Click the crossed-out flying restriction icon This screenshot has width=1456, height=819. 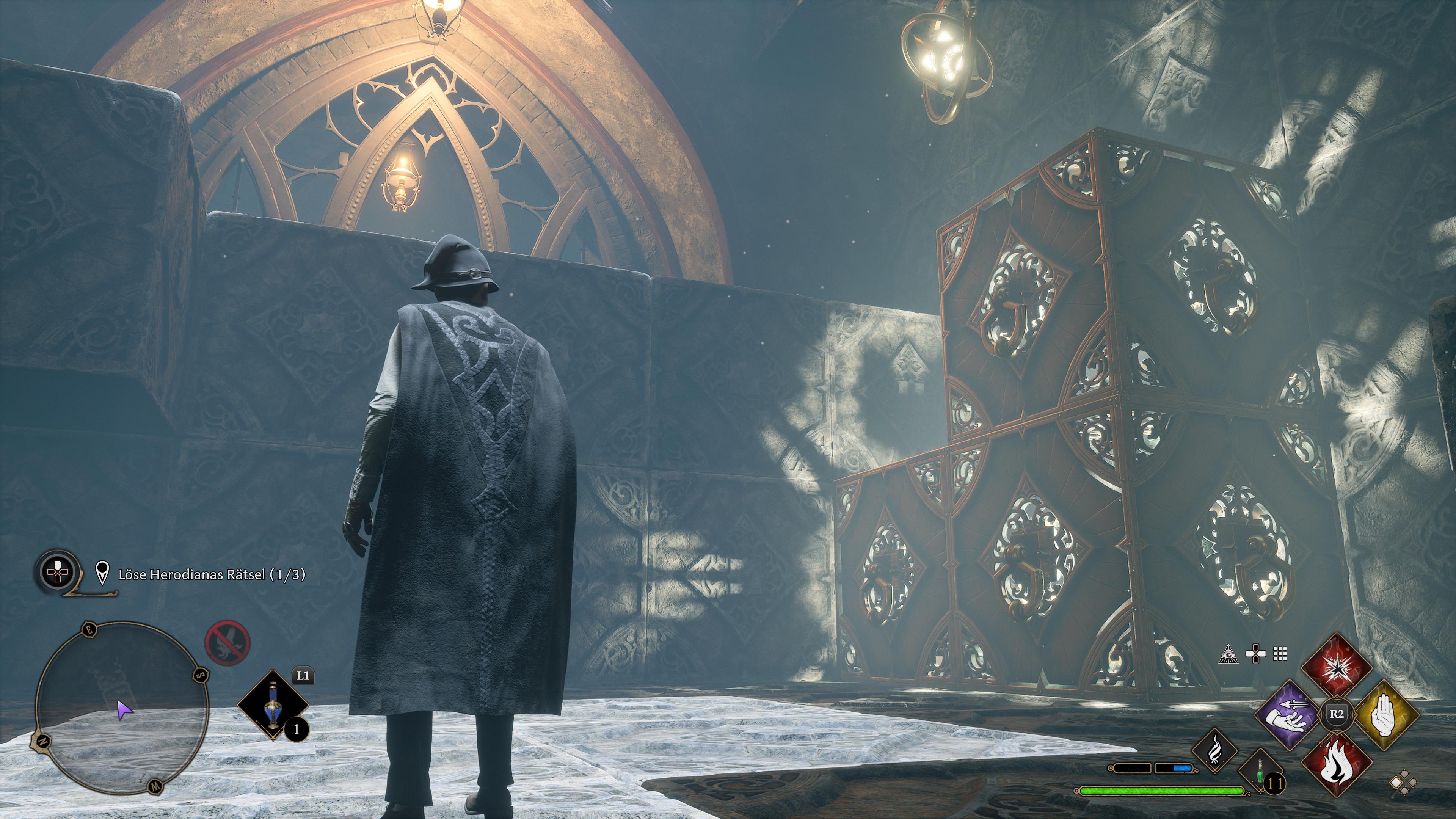(x=227, y=643)
